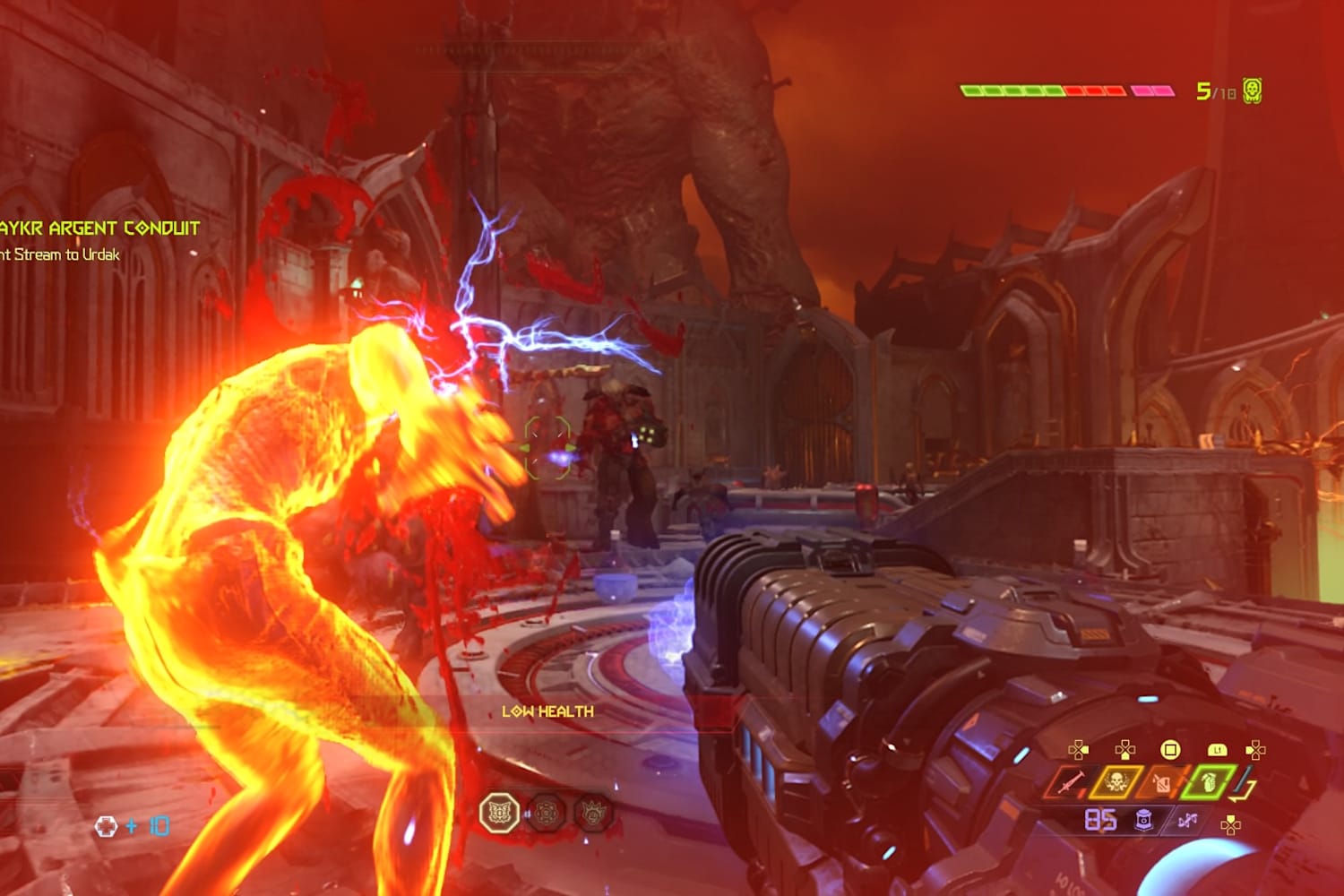The width and height of the screenshot is (1344, 896).
Task: Expand the MAYKR ARGENT CONDUIT objective header
Action: 99,228
